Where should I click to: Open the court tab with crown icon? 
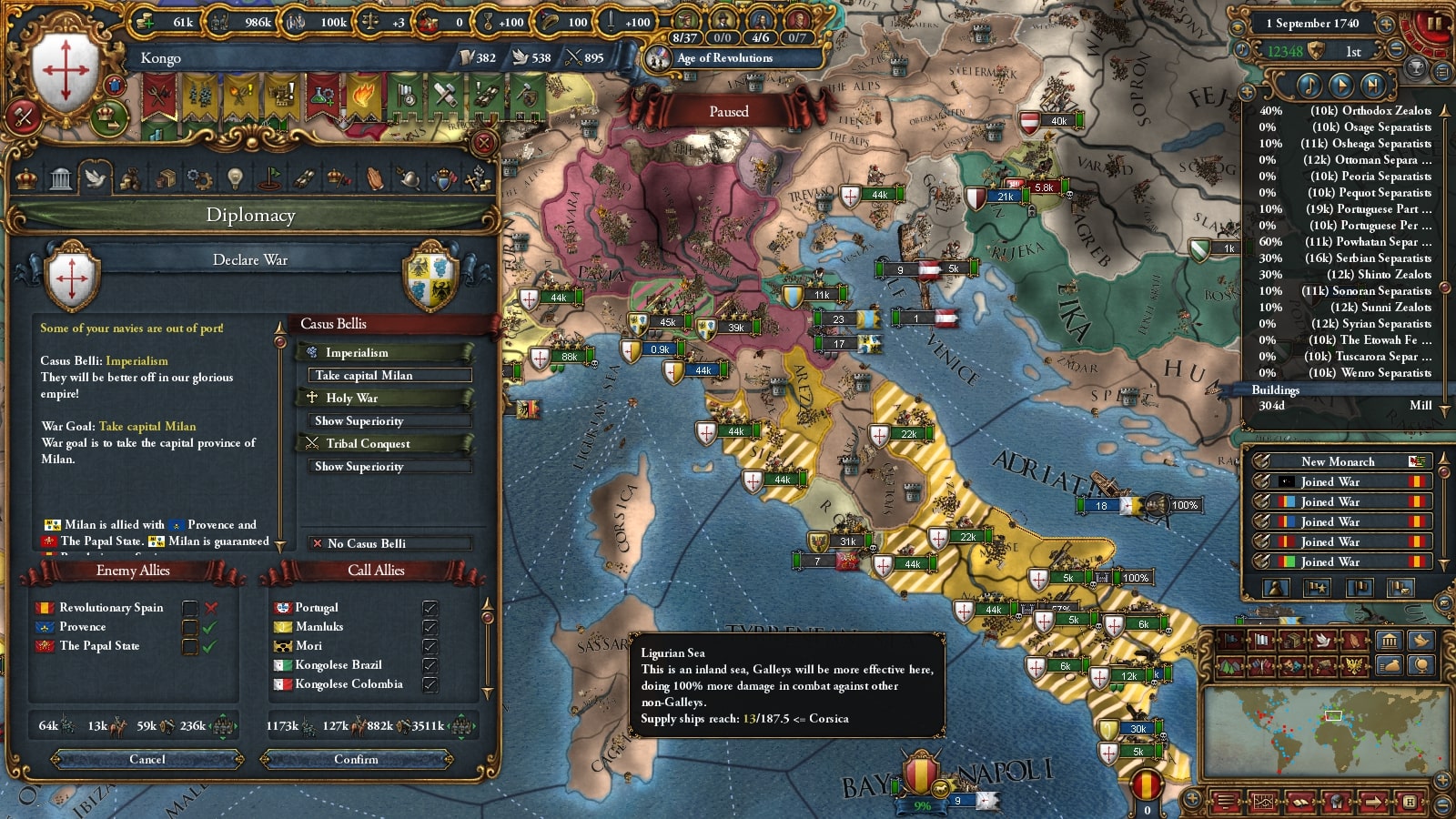coord(26,178)
